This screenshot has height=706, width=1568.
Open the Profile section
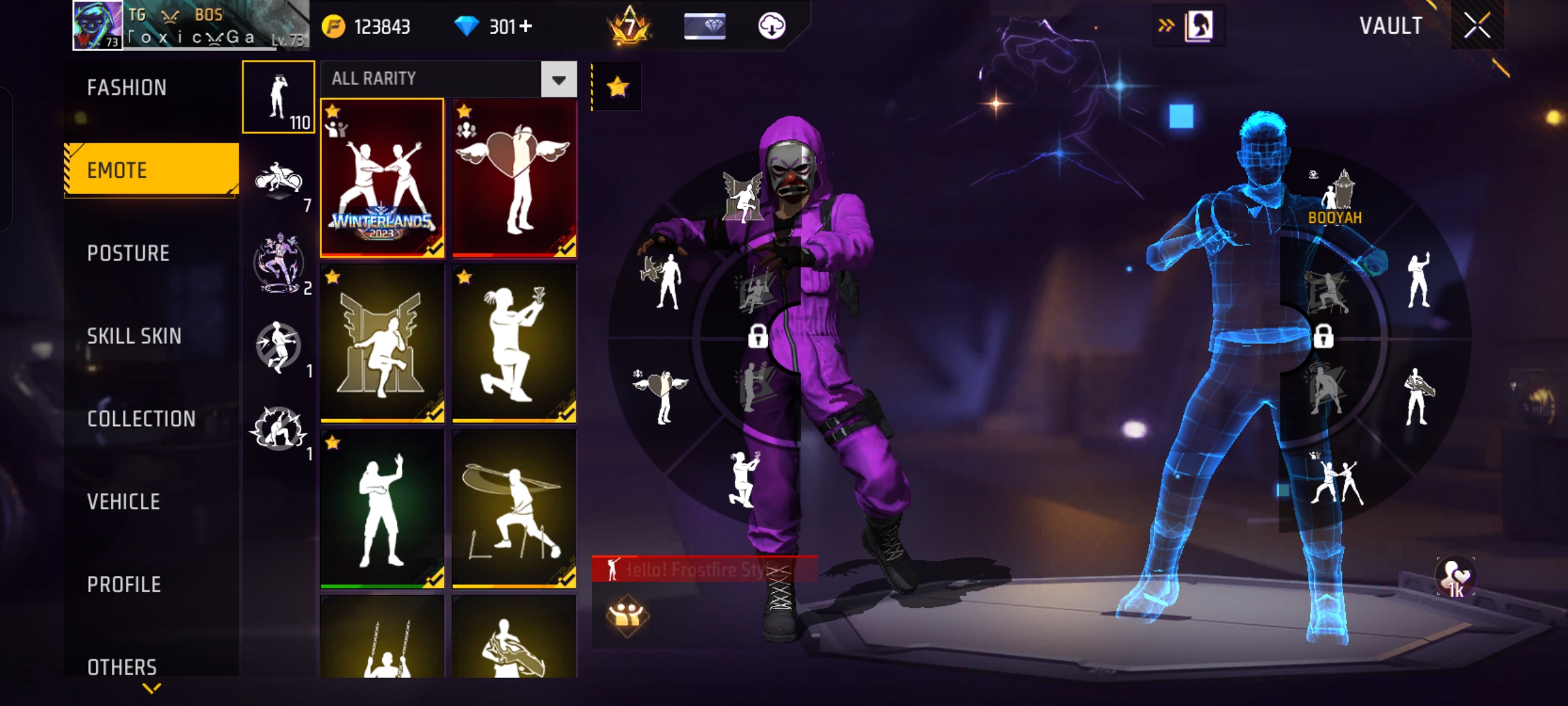coord(124,584)
